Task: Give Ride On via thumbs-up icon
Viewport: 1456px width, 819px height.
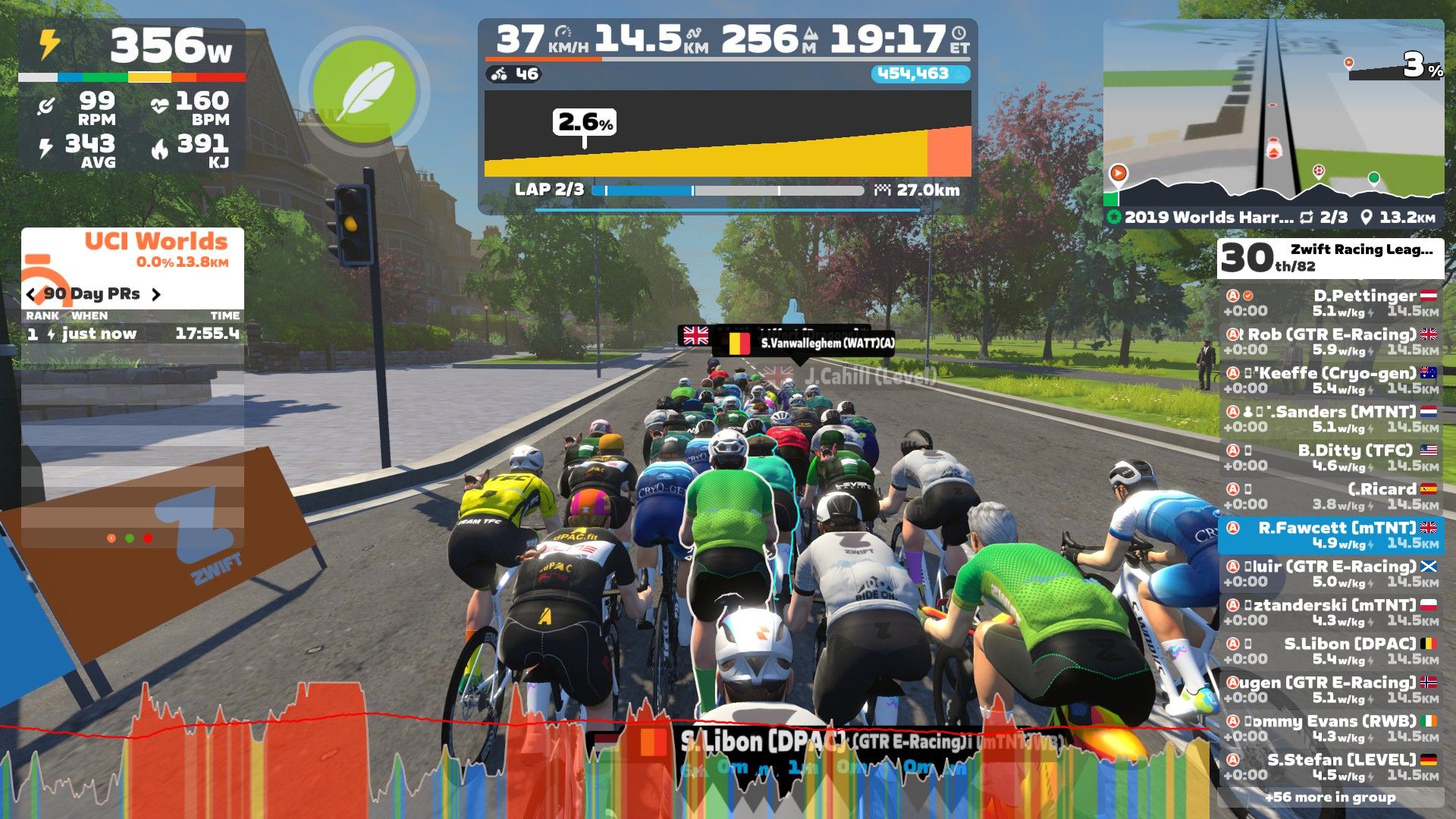Action: tap(792, 312)
